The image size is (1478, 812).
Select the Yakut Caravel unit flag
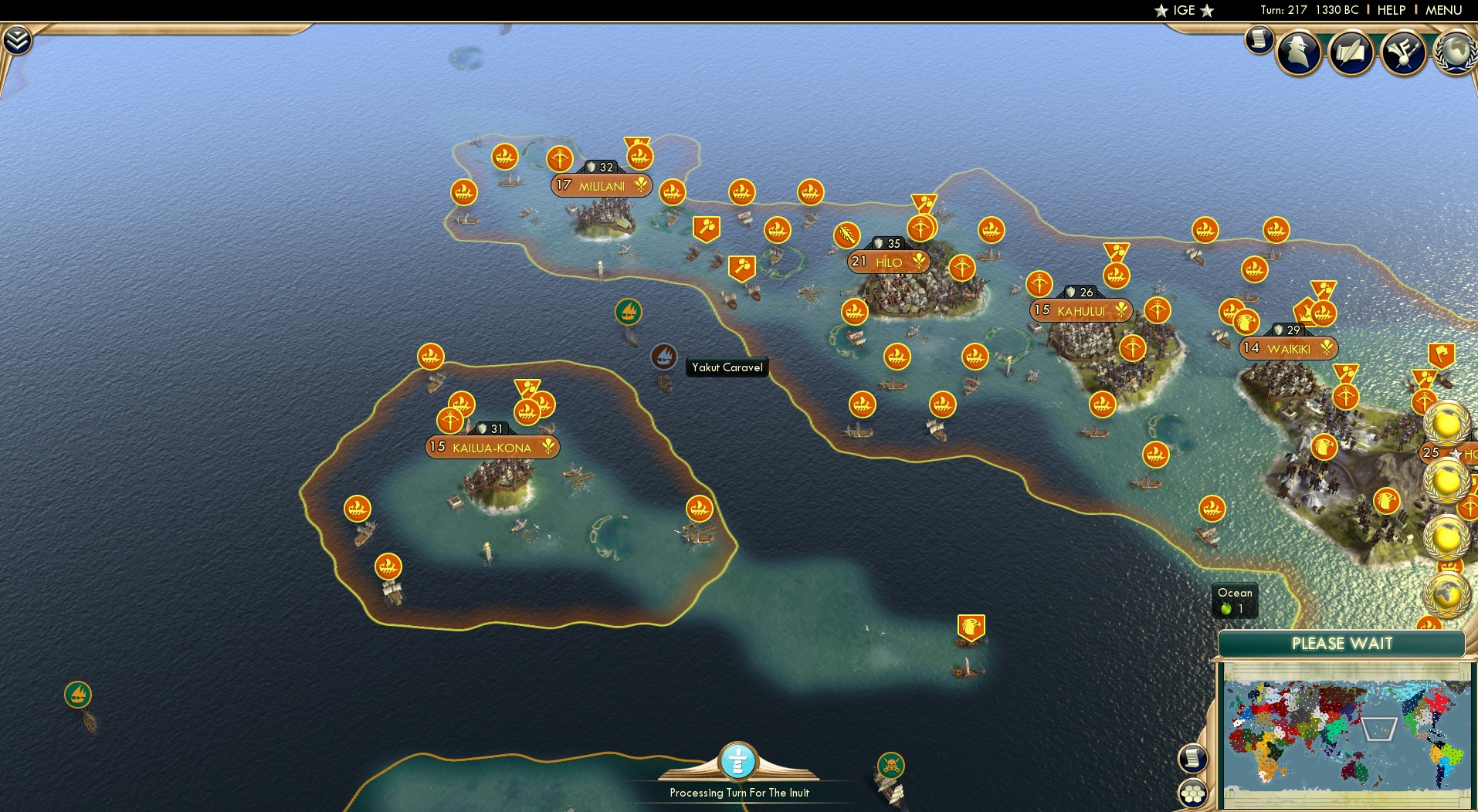(663, 358)
